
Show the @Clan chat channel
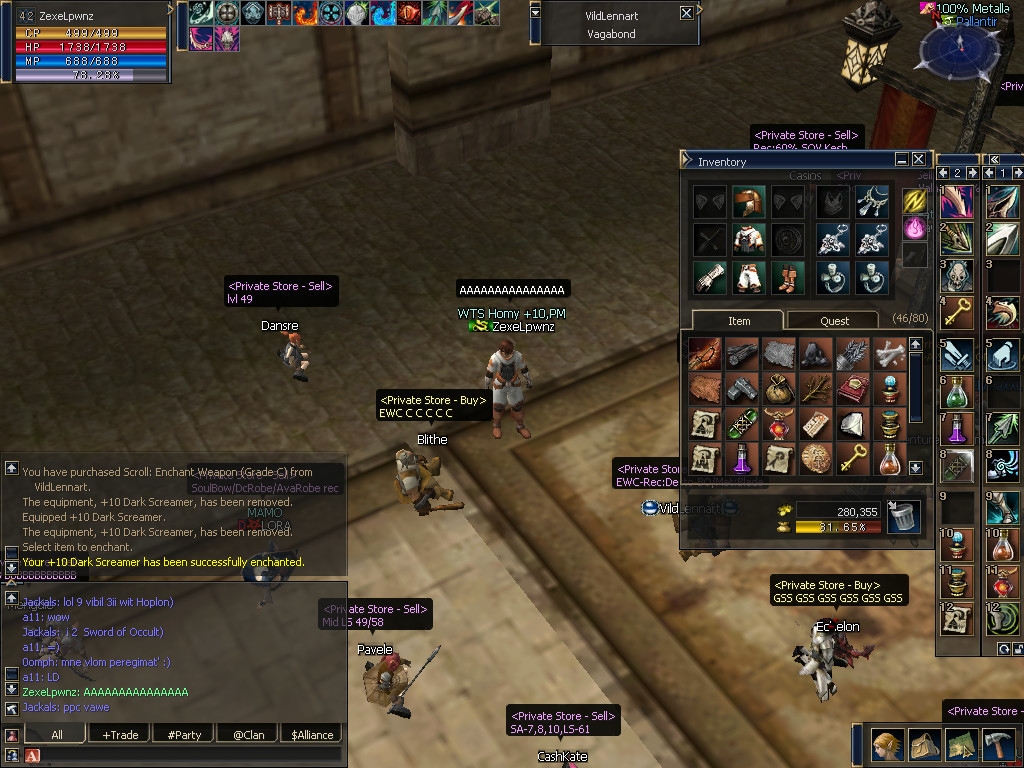click(249, 735)
